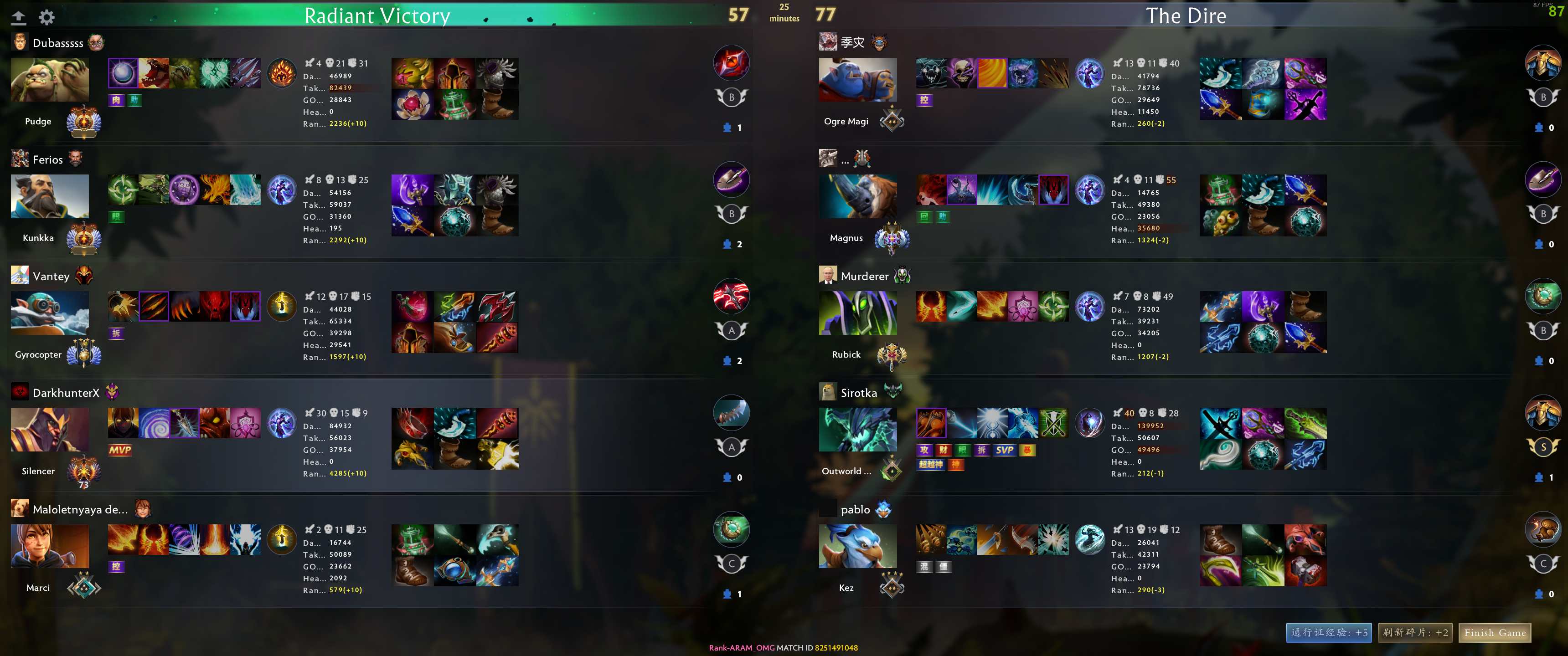Screen dimensions: 1568x656
Task: Select Silencer's hero portrait
Action: coord(50,430)
